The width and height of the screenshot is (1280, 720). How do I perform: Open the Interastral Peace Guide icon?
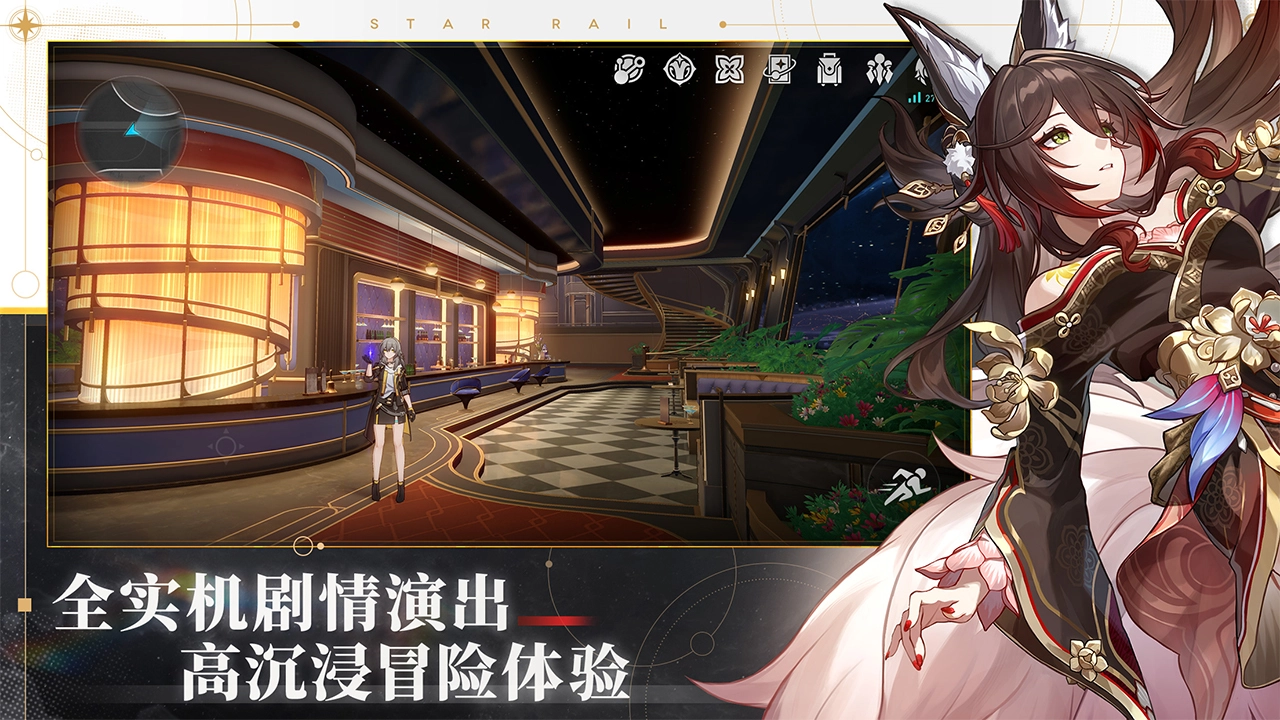click(627, 69)
